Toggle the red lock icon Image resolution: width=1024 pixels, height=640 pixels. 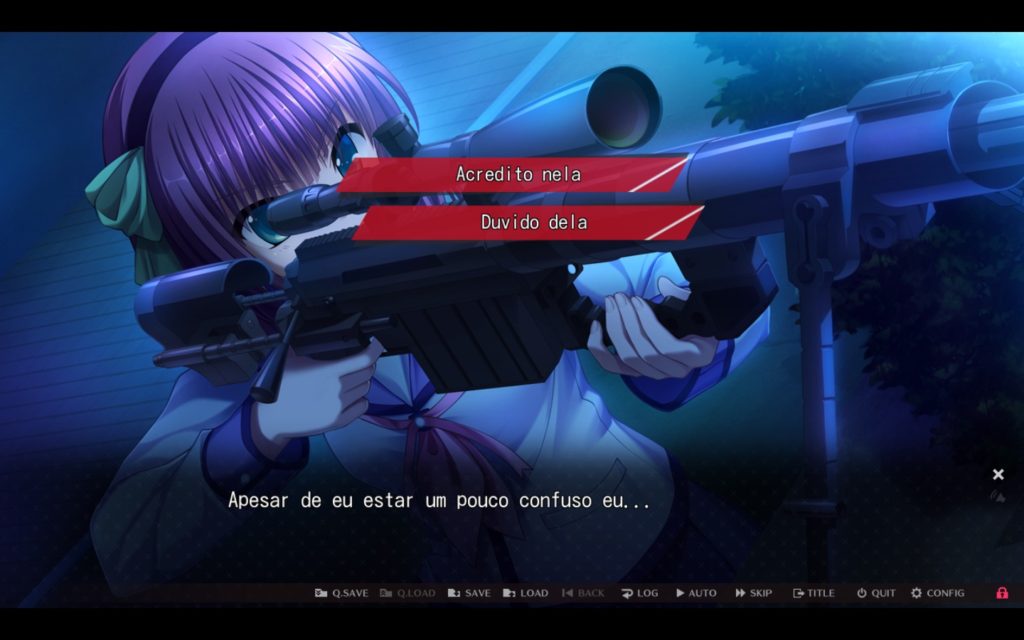1002,593
